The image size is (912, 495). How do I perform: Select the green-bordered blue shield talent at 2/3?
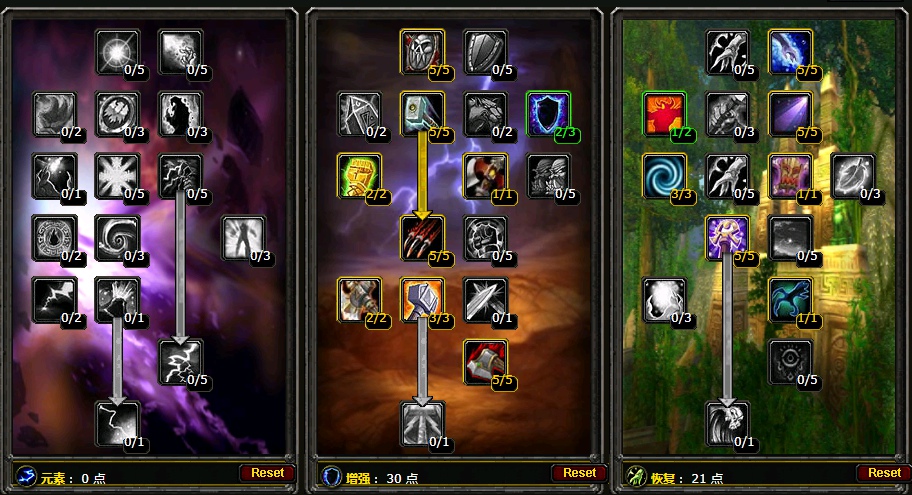548,113
